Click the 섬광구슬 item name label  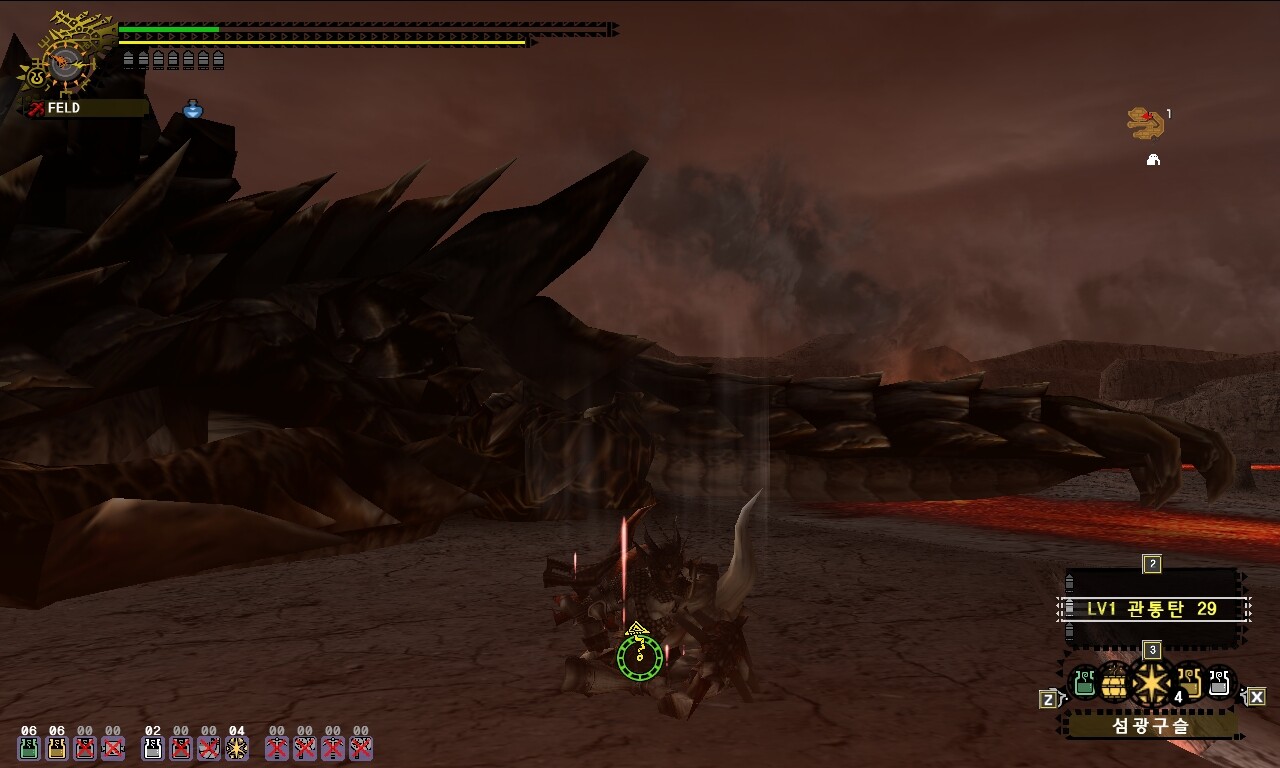point(1151,726)
